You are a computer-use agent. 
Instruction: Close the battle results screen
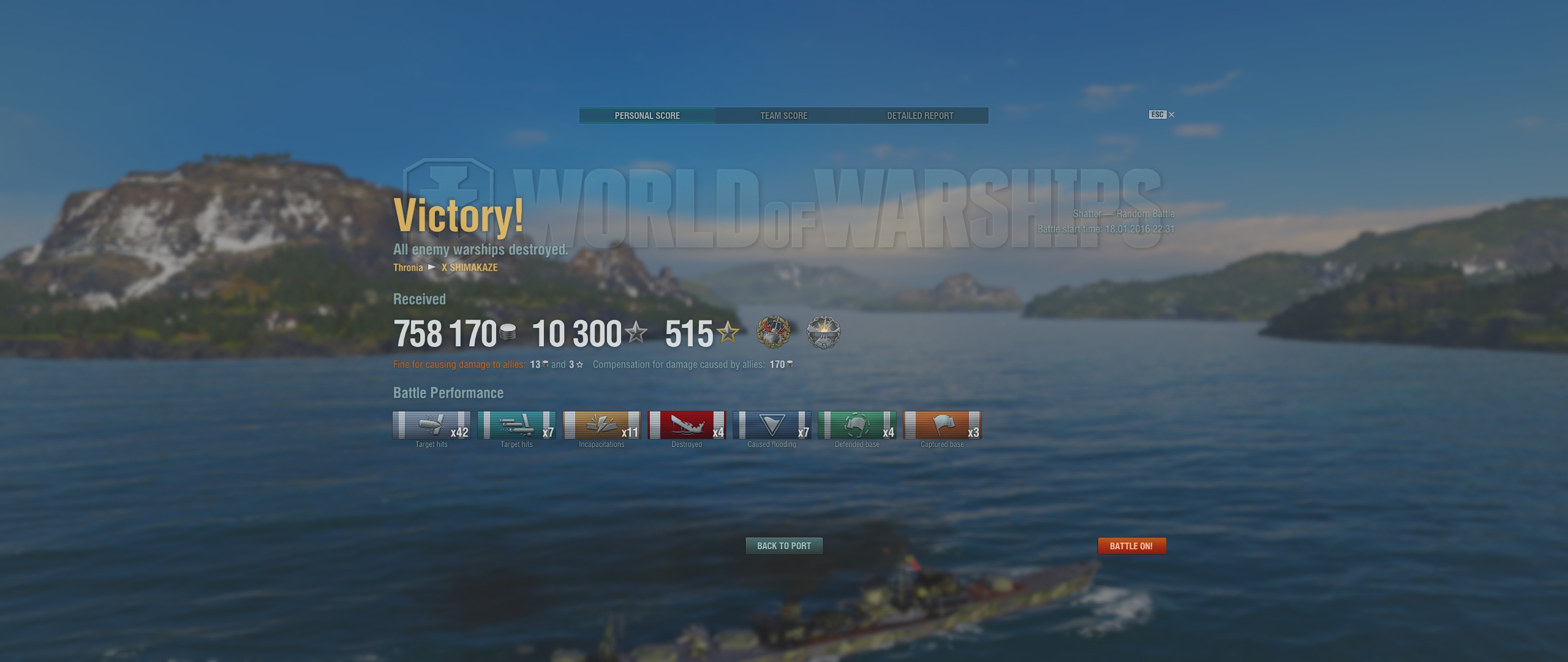(1171, 115)
